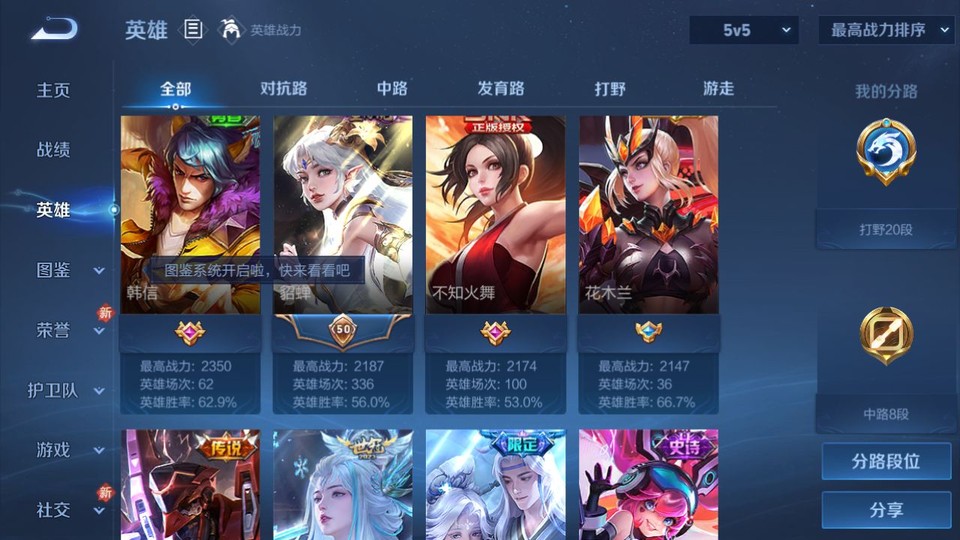The width and height of the screenshot is (960, 540).
Task: Switch to the 打野 jungle tab
Action: pos(610,89)
